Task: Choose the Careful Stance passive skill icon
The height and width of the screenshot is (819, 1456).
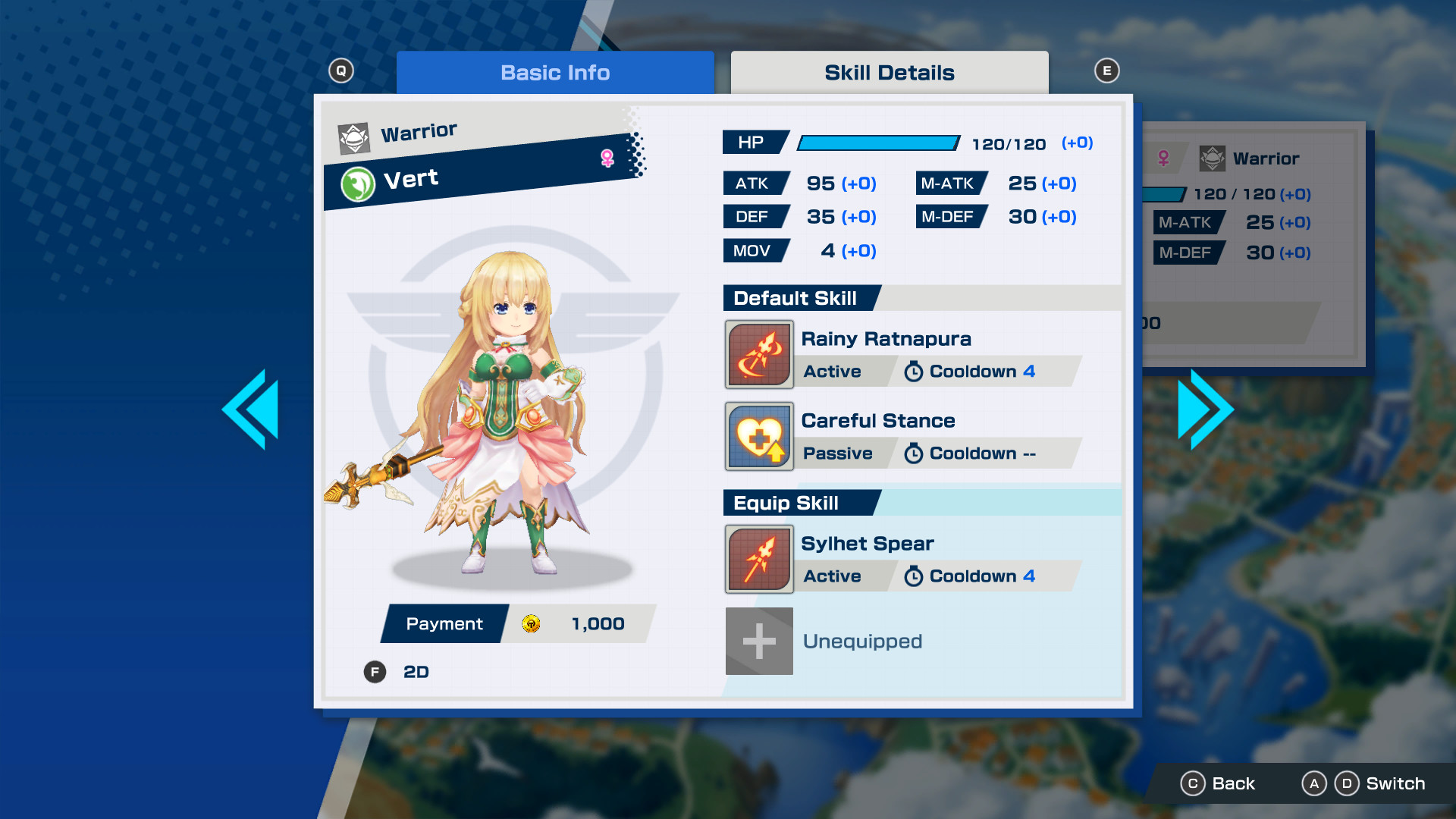Action: pos(759,436)
